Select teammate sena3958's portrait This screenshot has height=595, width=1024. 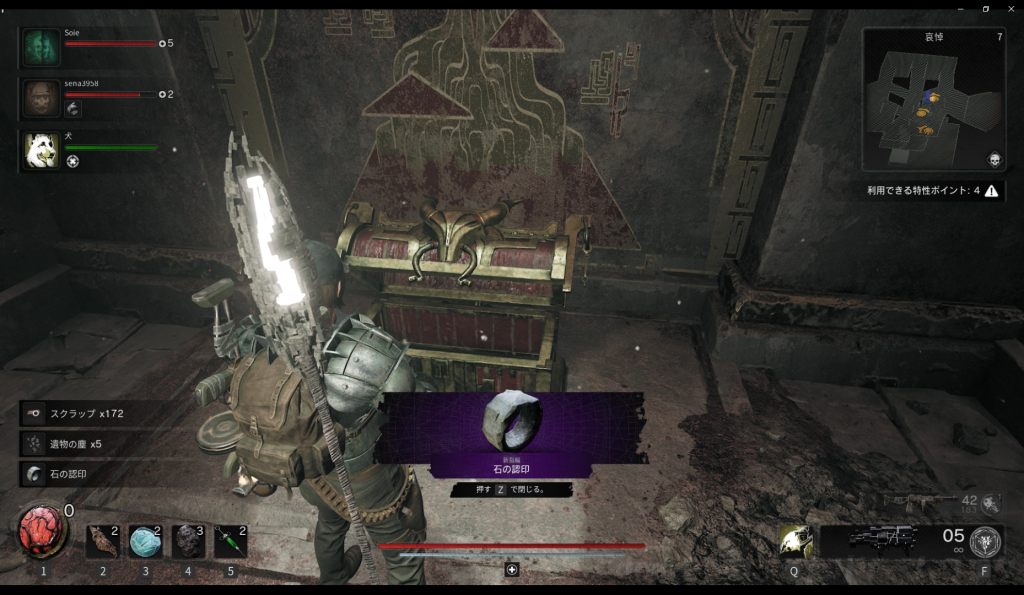tap(42, 98)
